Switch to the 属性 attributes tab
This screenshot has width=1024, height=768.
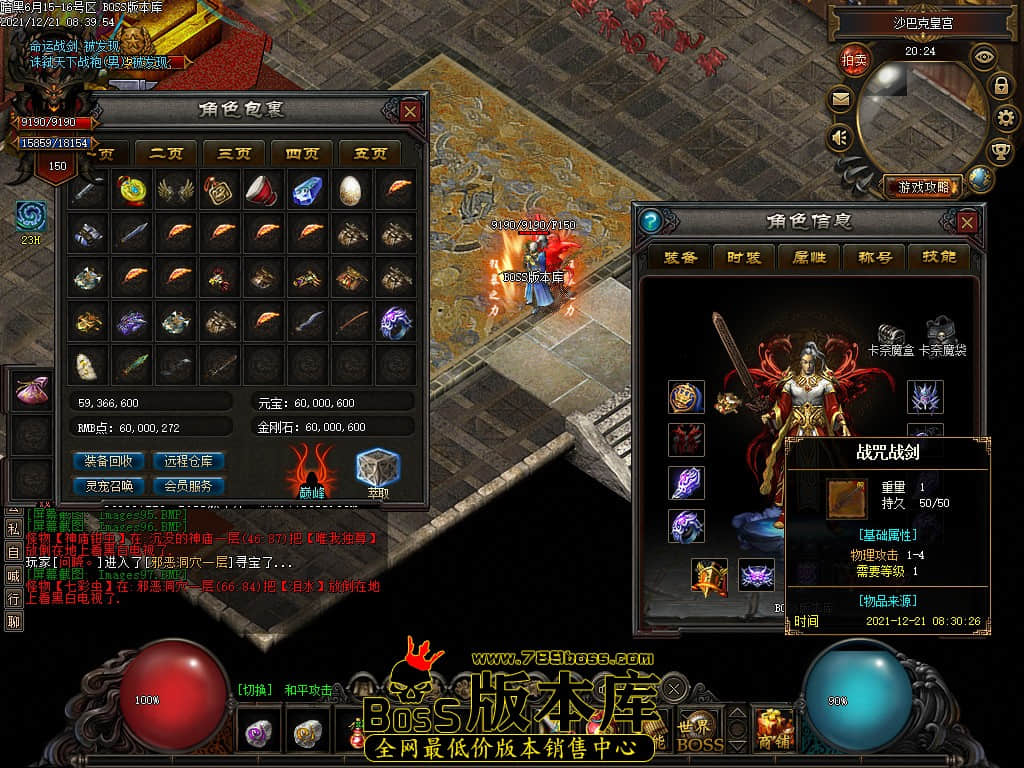(x=809, y=257)
